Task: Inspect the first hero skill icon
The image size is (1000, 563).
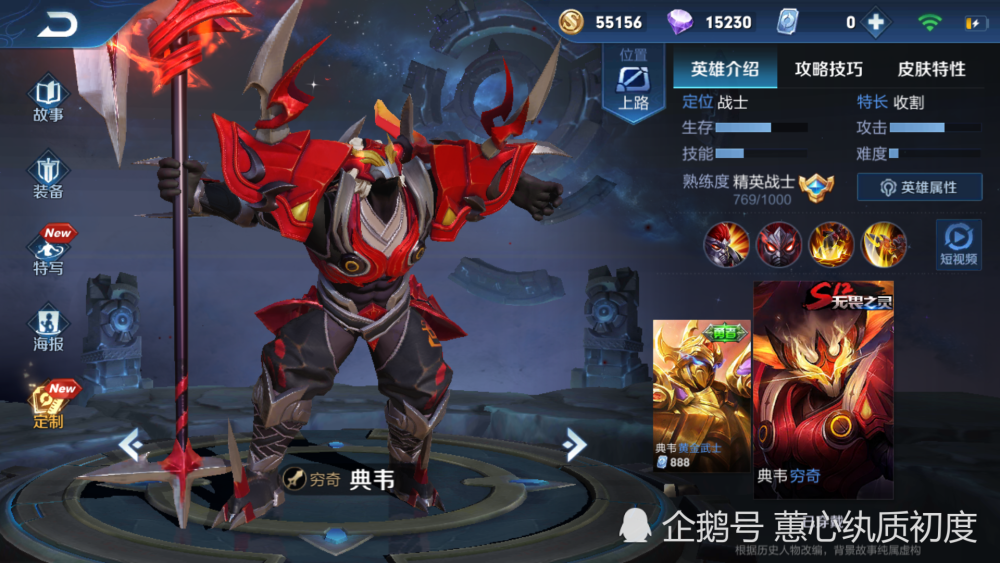Action: pos(726,244)
